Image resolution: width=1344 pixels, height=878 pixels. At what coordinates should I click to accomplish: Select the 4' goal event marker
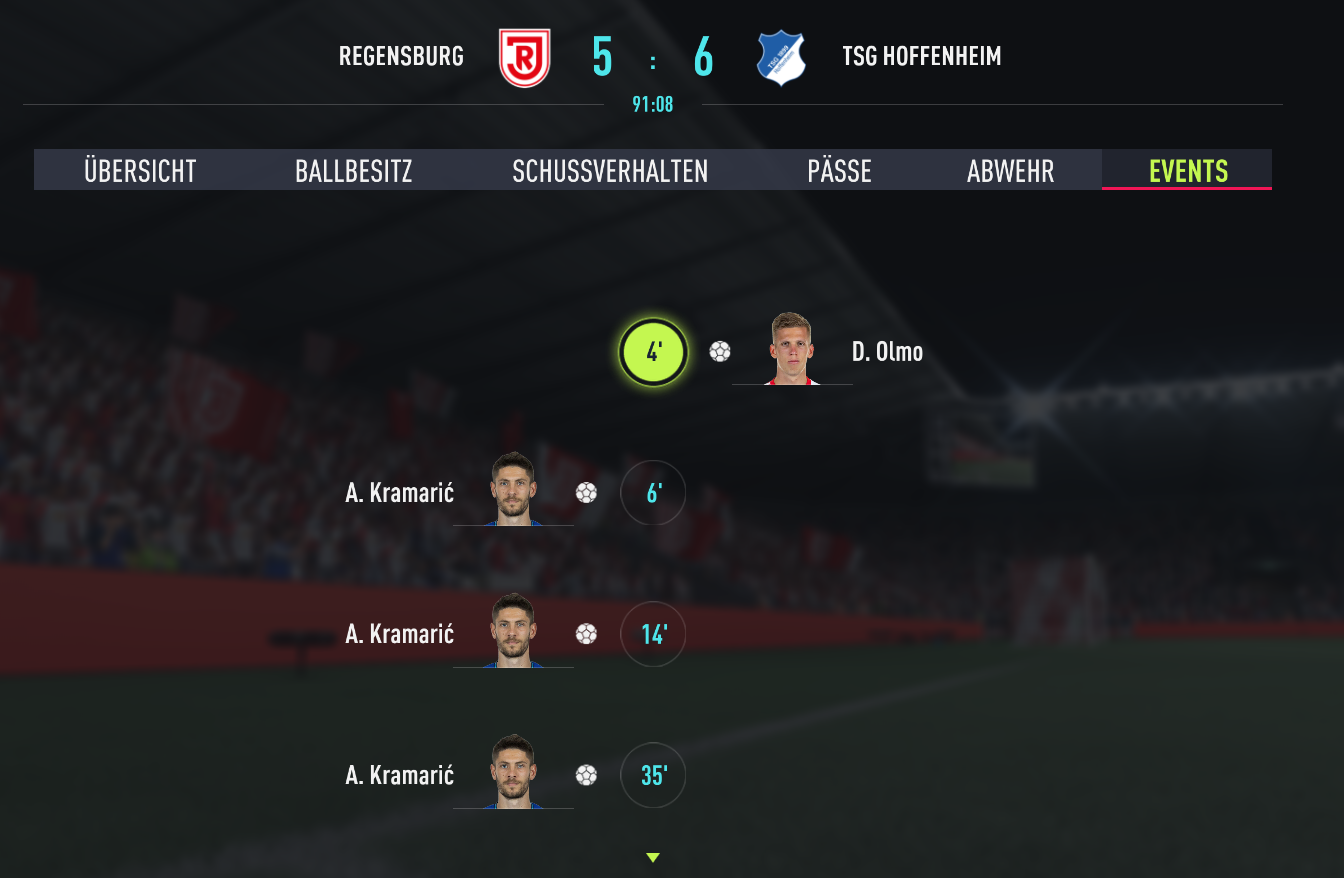coord(653,352)
